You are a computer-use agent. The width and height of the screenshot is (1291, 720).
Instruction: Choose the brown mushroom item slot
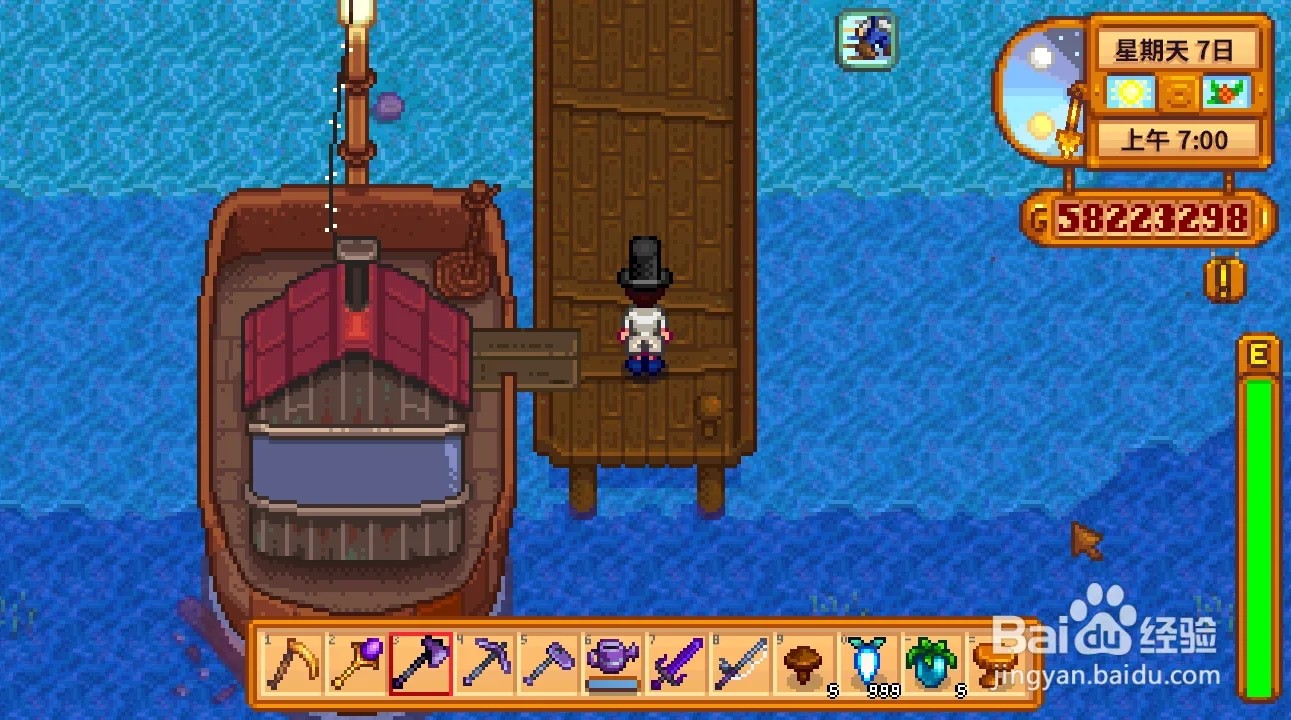tap(804, 663)
